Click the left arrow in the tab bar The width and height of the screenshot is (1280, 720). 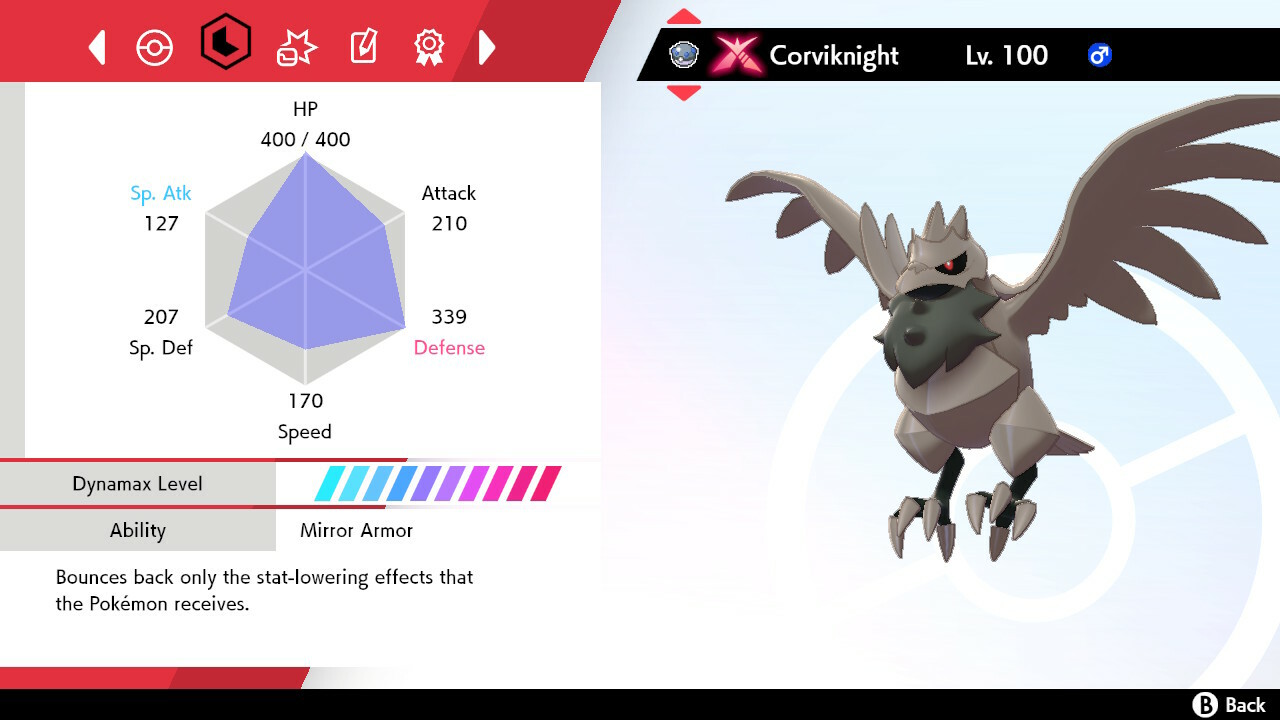97,47
